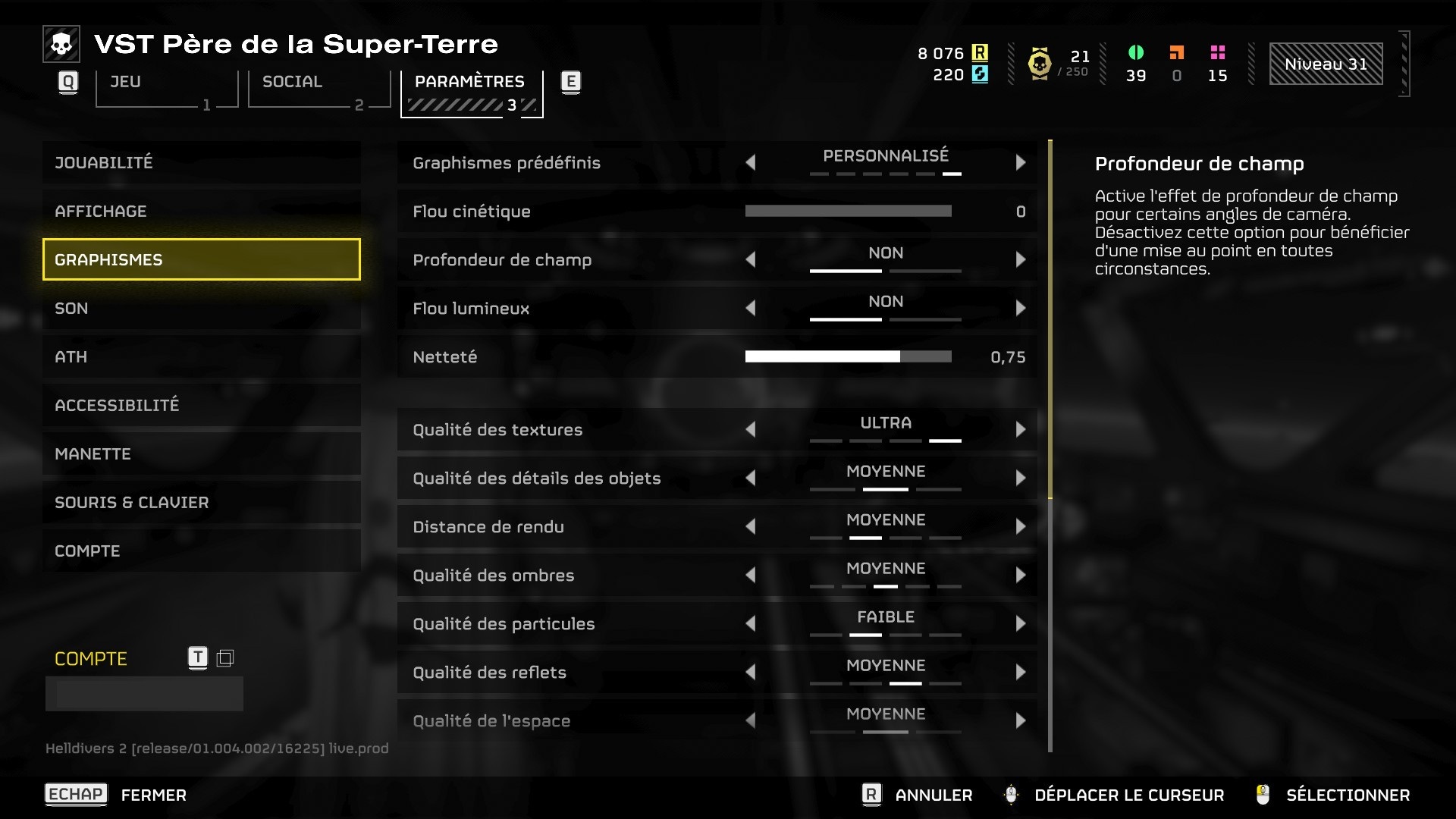Click the Flou cinétique slider bar
This screenshot has height=819, width=1456.
pos(848,211)
